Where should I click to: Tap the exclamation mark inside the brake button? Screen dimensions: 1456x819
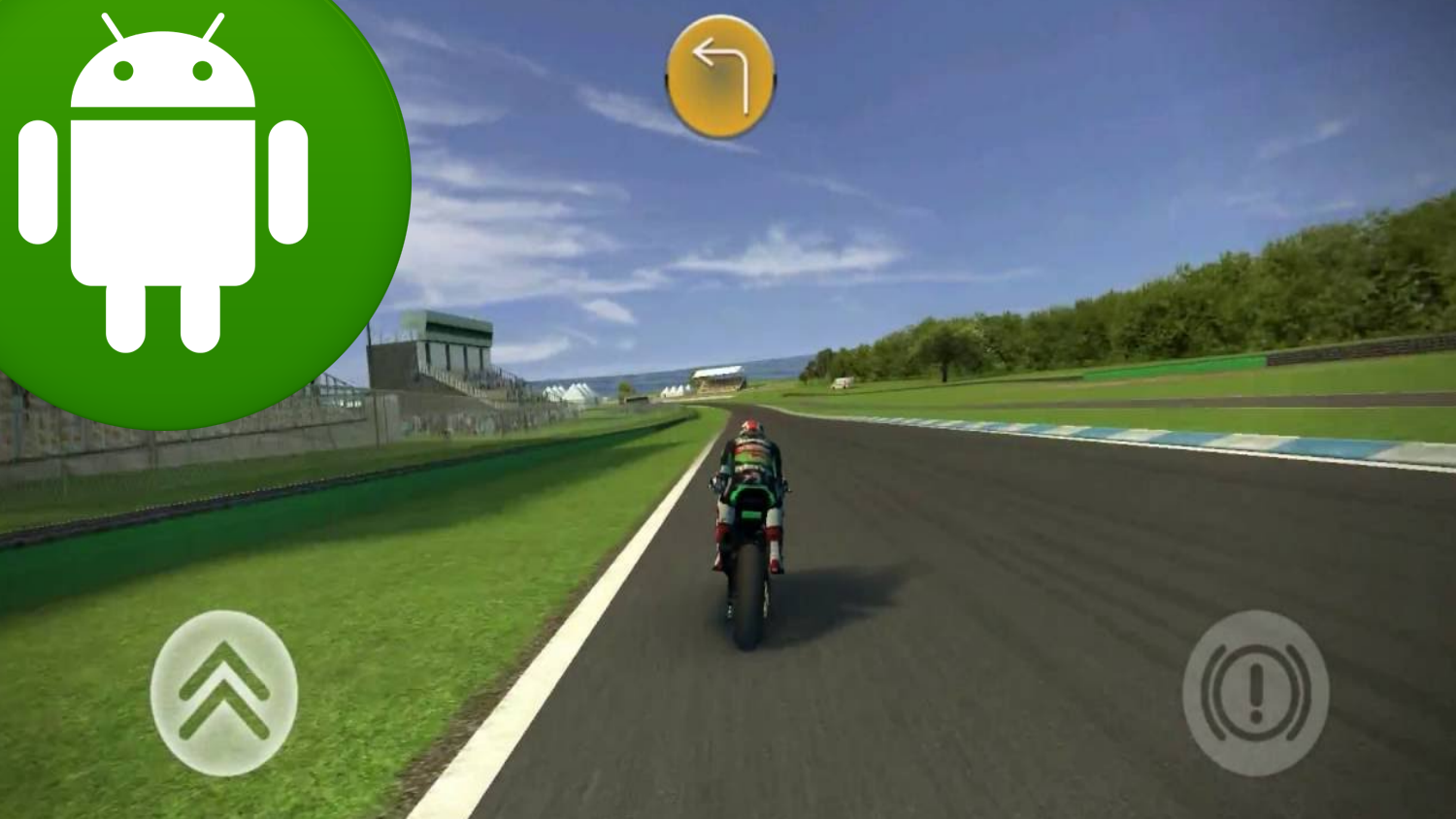click(1259, 691)
